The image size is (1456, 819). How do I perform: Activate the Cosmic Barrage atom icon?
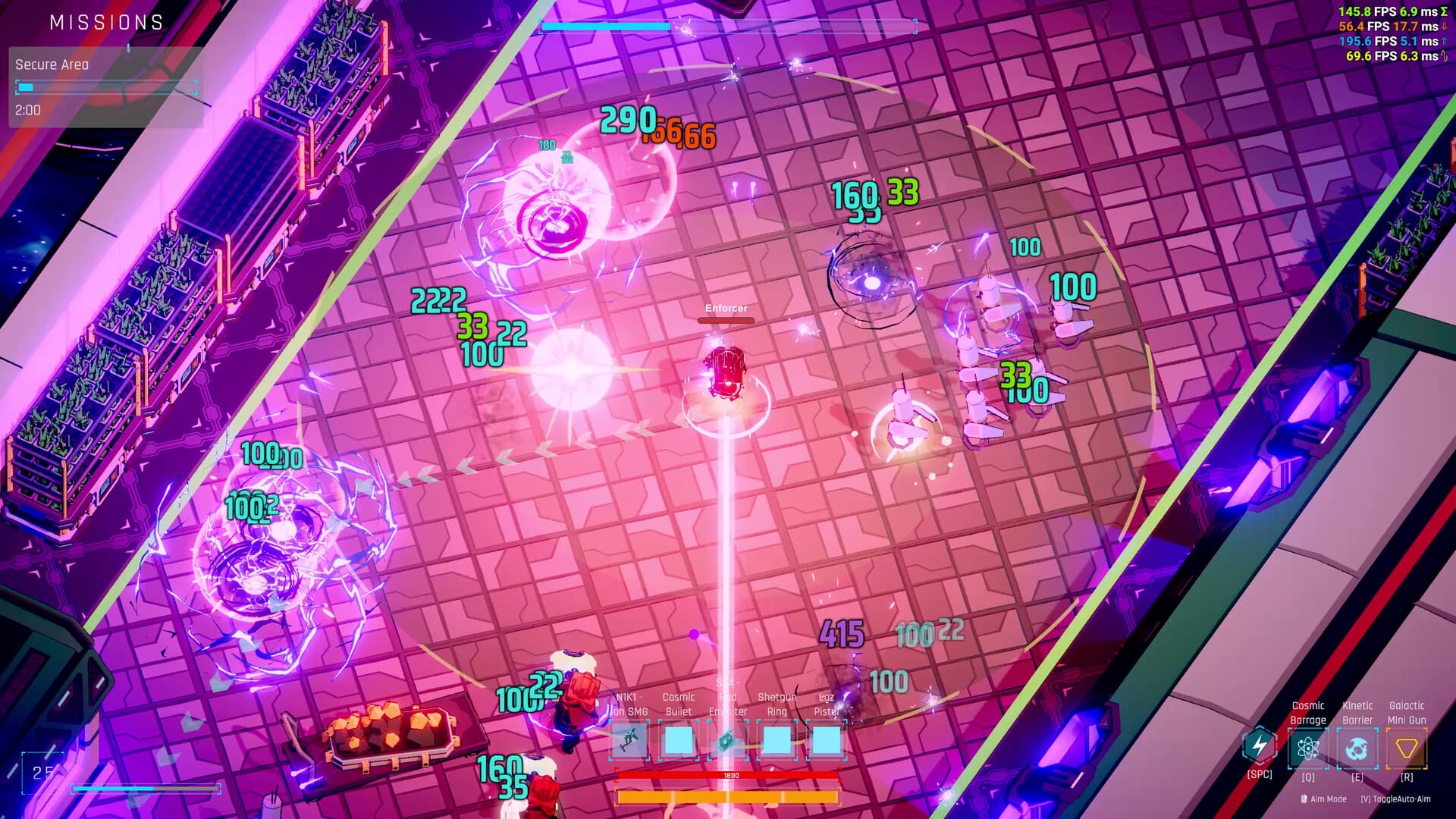click(x=1307, y=746)
